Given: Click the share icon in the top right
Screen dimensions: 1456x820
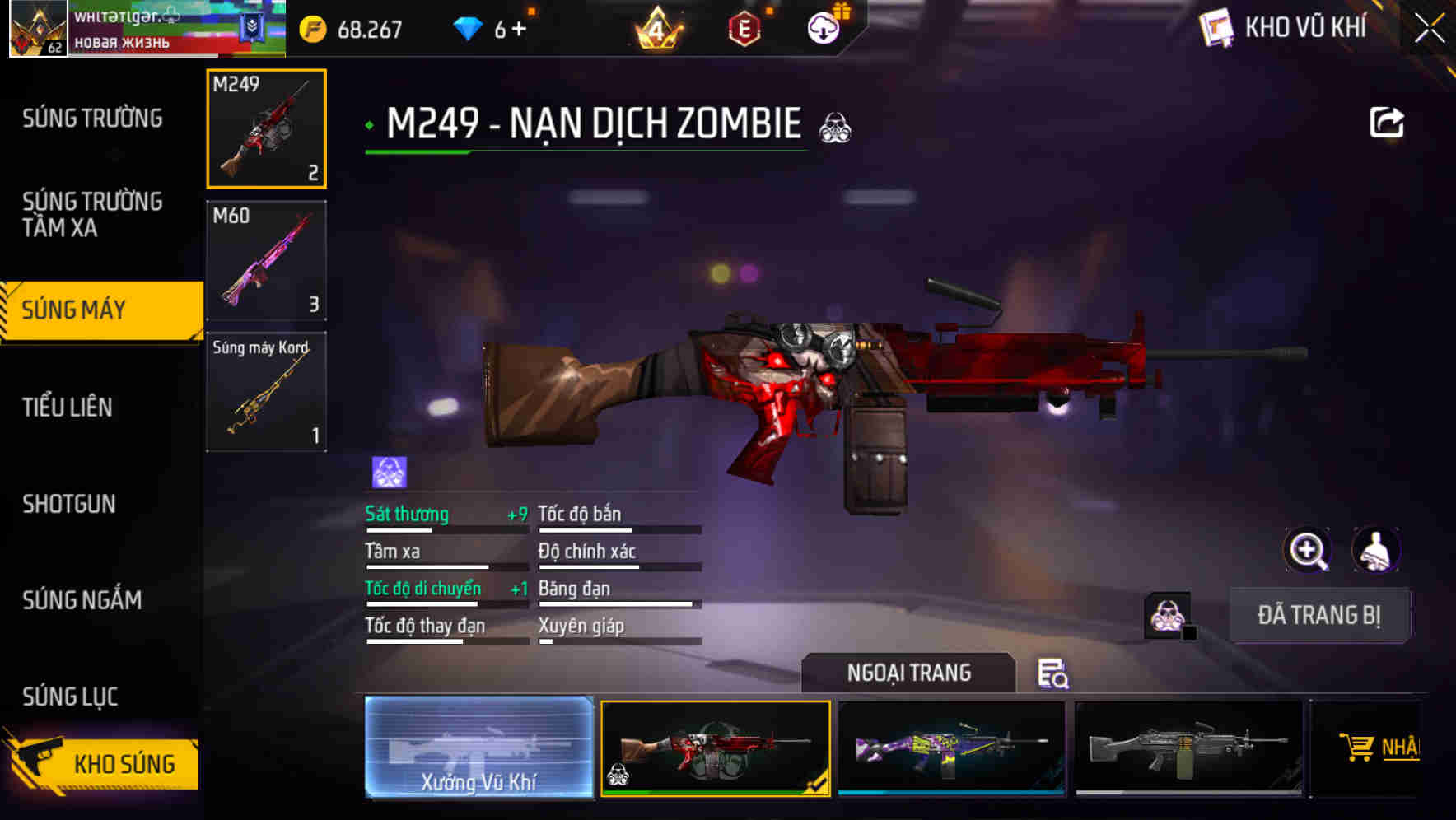Looking at the screenshot, I should [x=1387, y=121].
